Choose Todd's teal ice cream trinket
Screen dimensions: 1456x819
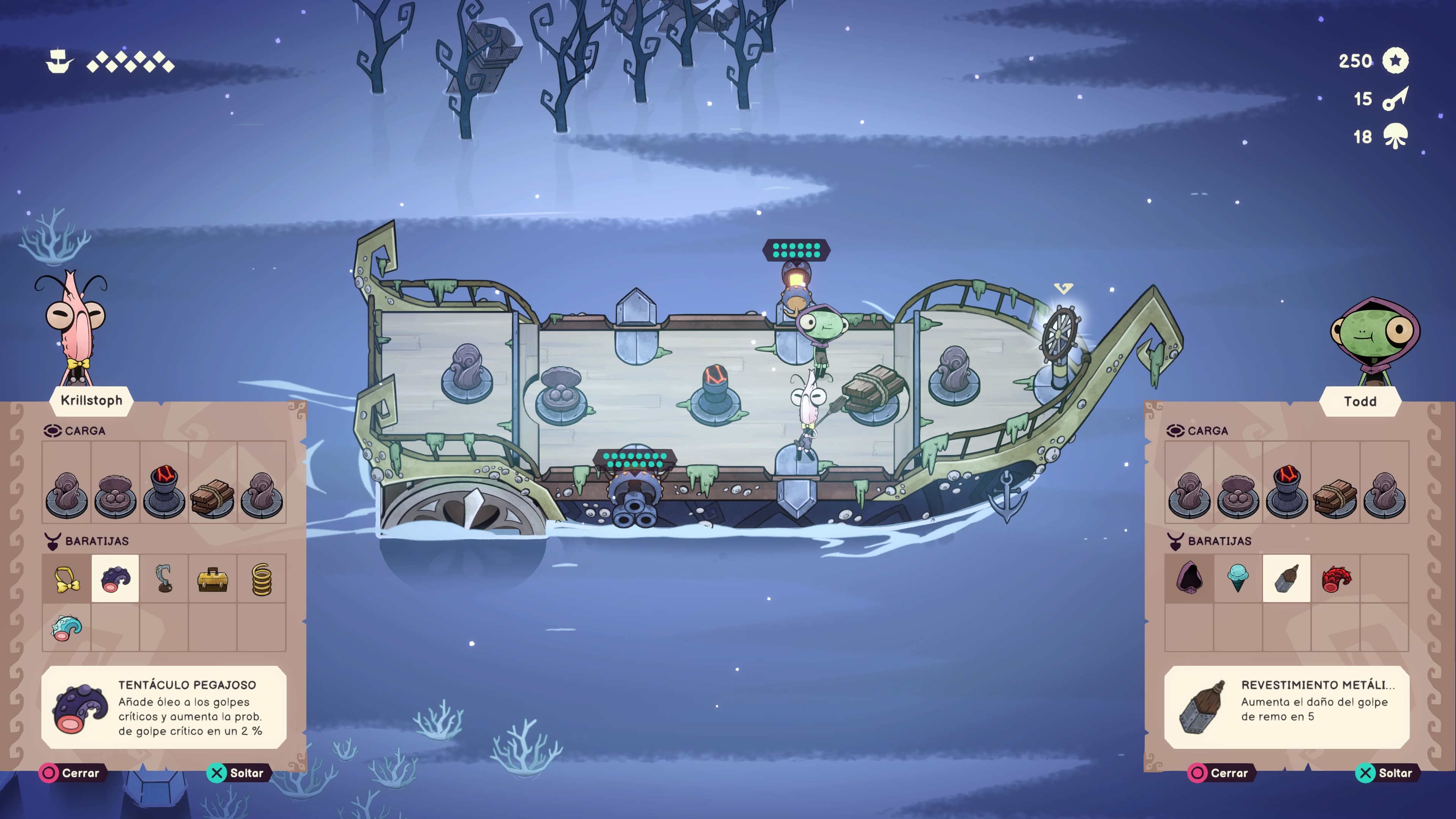click(x=1238, y=579)
